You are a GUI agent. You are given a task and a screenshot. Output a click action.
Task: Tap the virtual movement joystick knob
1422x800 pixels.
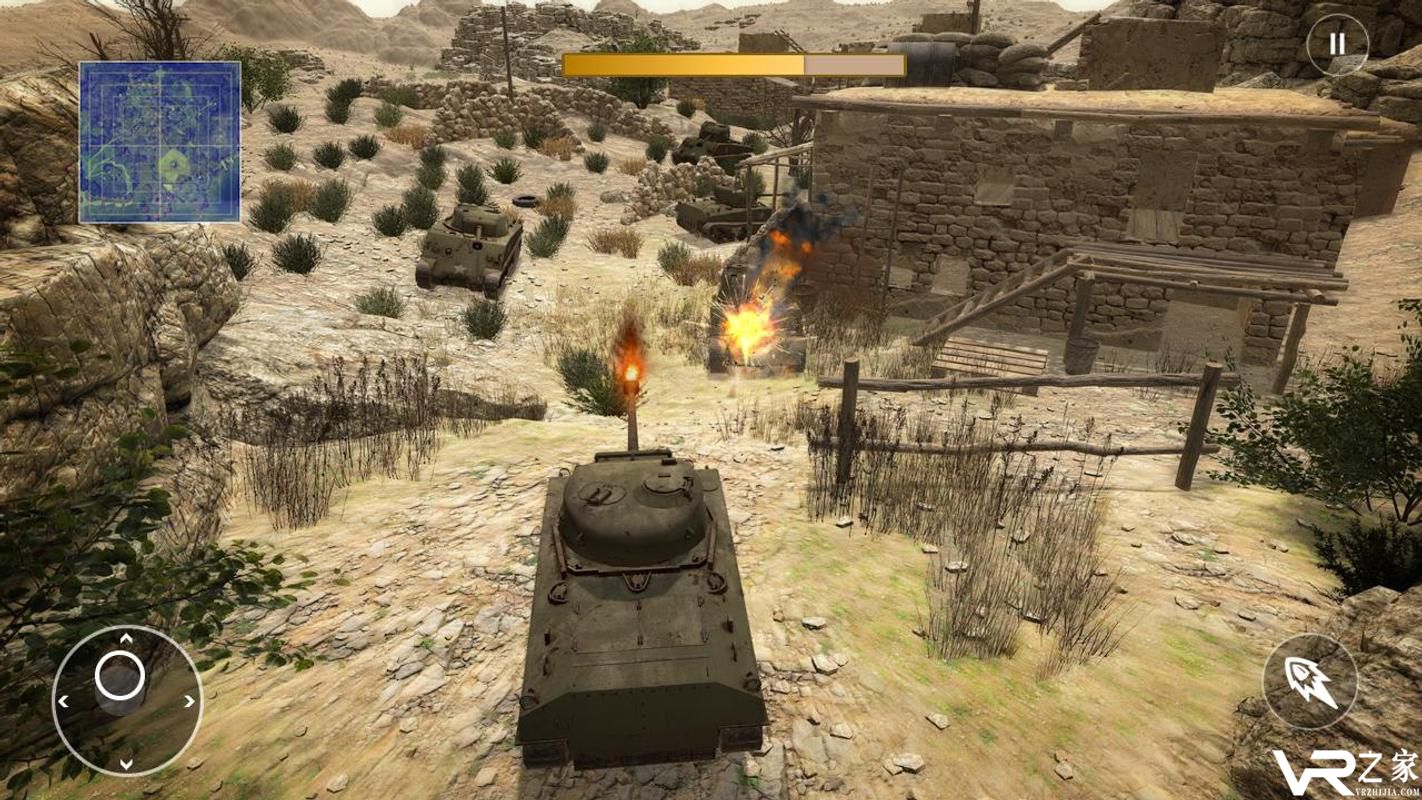(120, 678)
